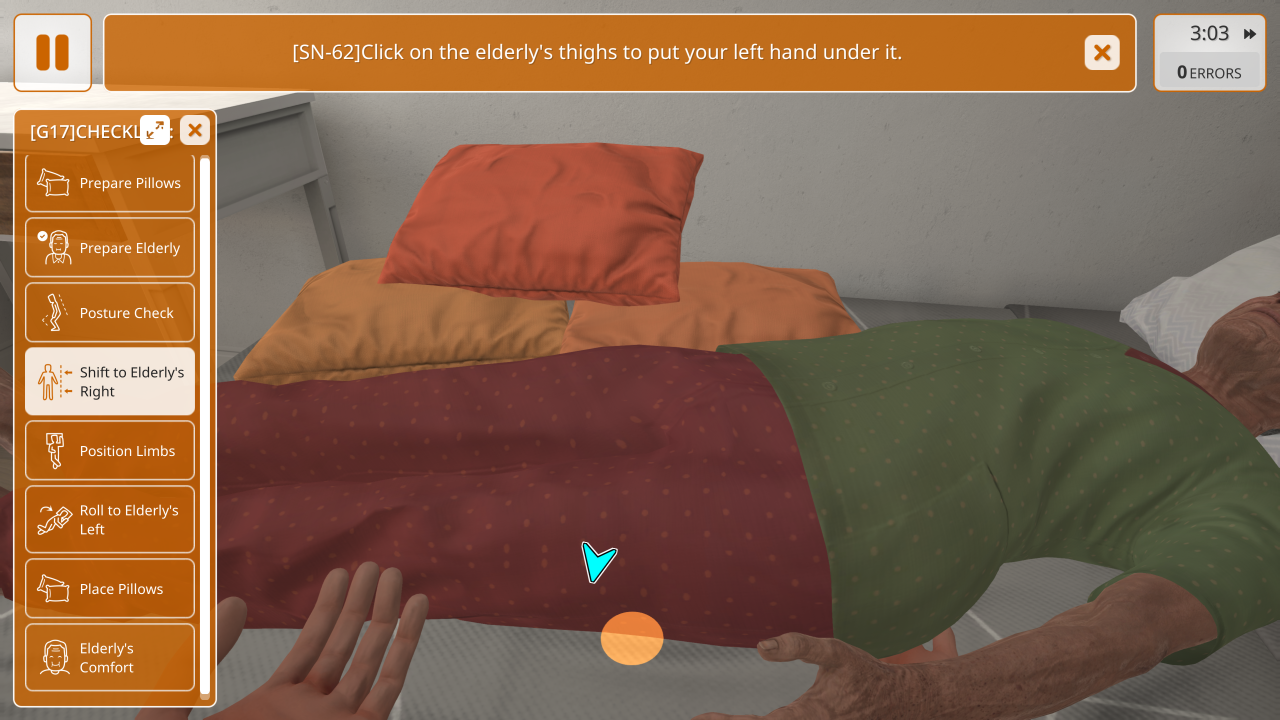The image size is (1280, 720).
Task: Open the Position Limbs step
Action: pos(110,451)
